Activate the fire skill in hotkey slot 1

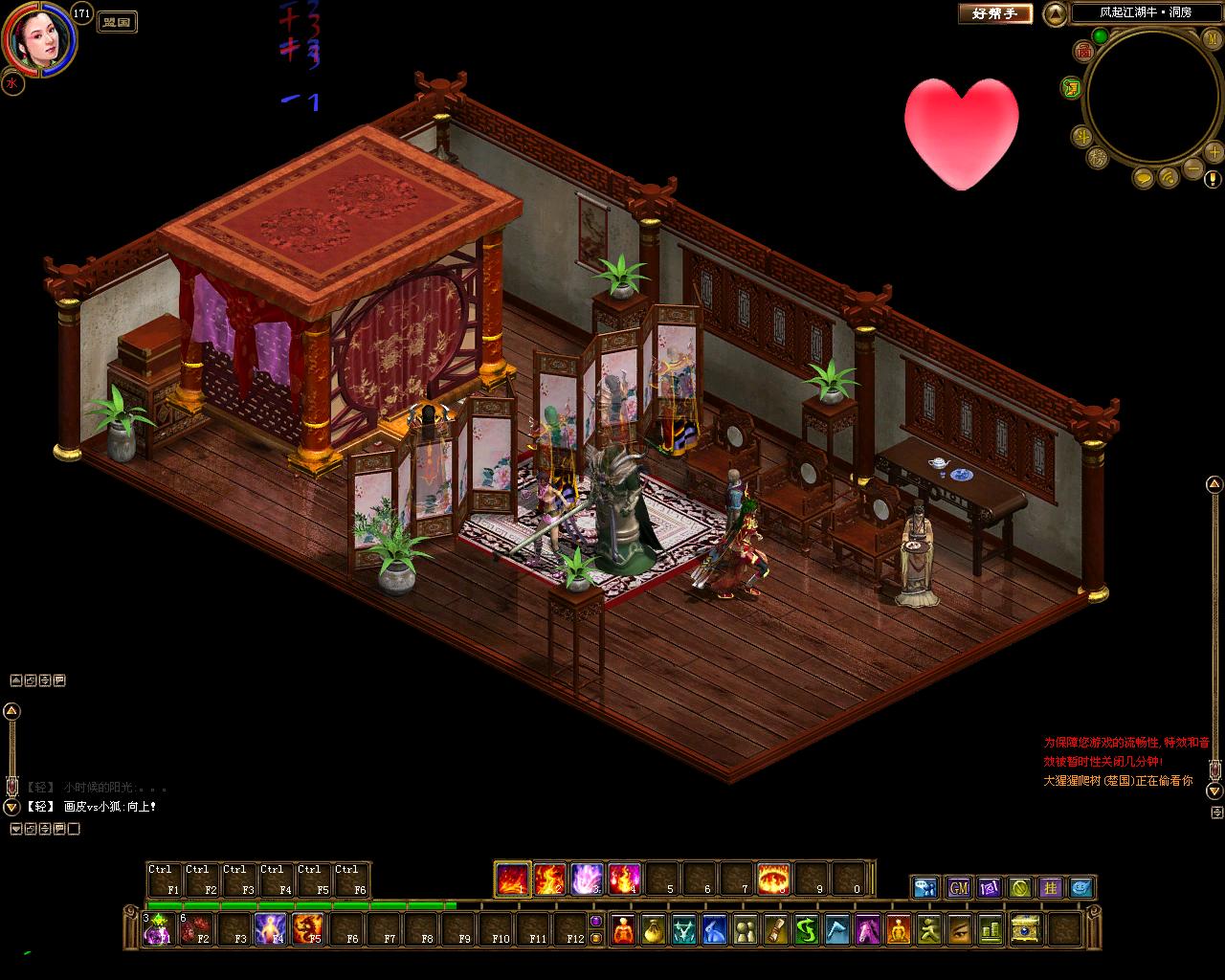pos(513,878)
